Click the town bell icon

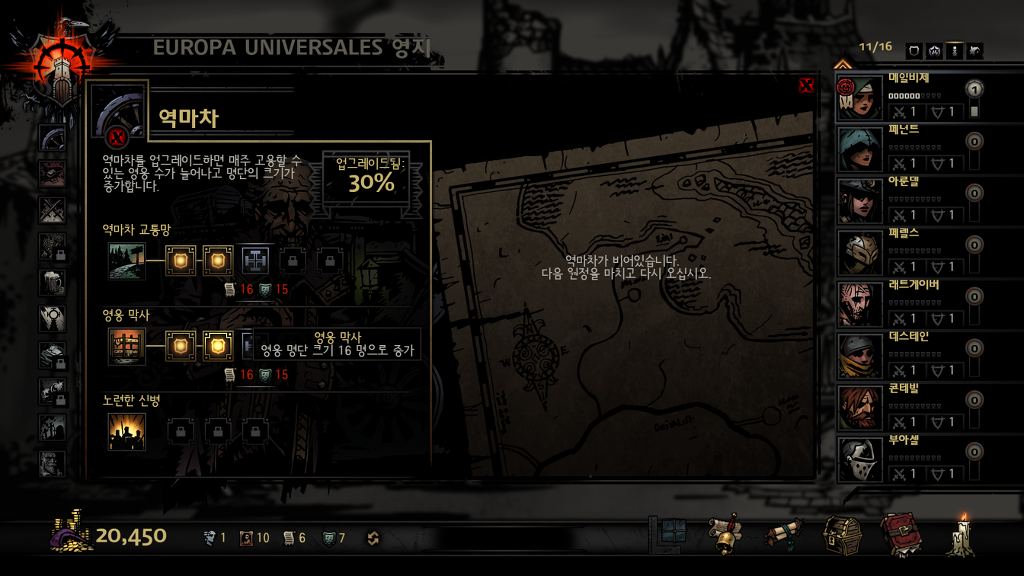pos(724,535)
